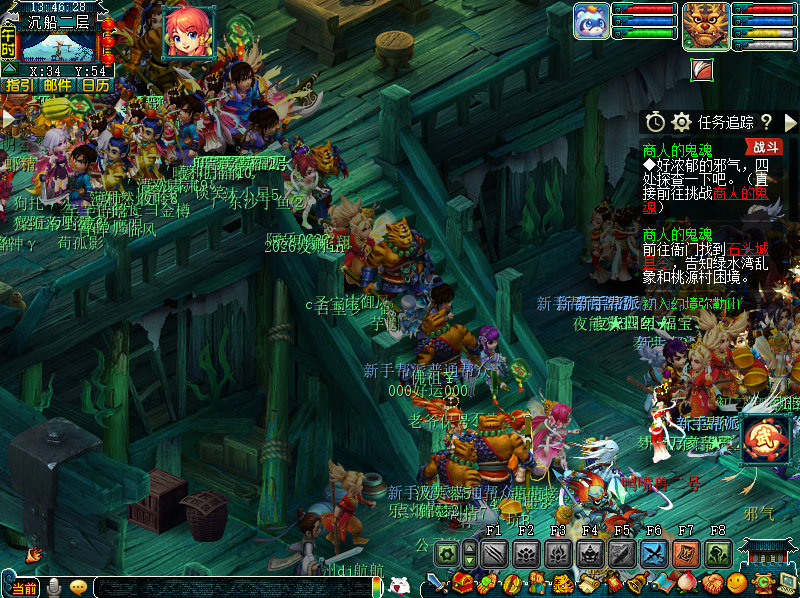Open the quest tracker help question mark
800x598 pixels.
pos(766,122)
